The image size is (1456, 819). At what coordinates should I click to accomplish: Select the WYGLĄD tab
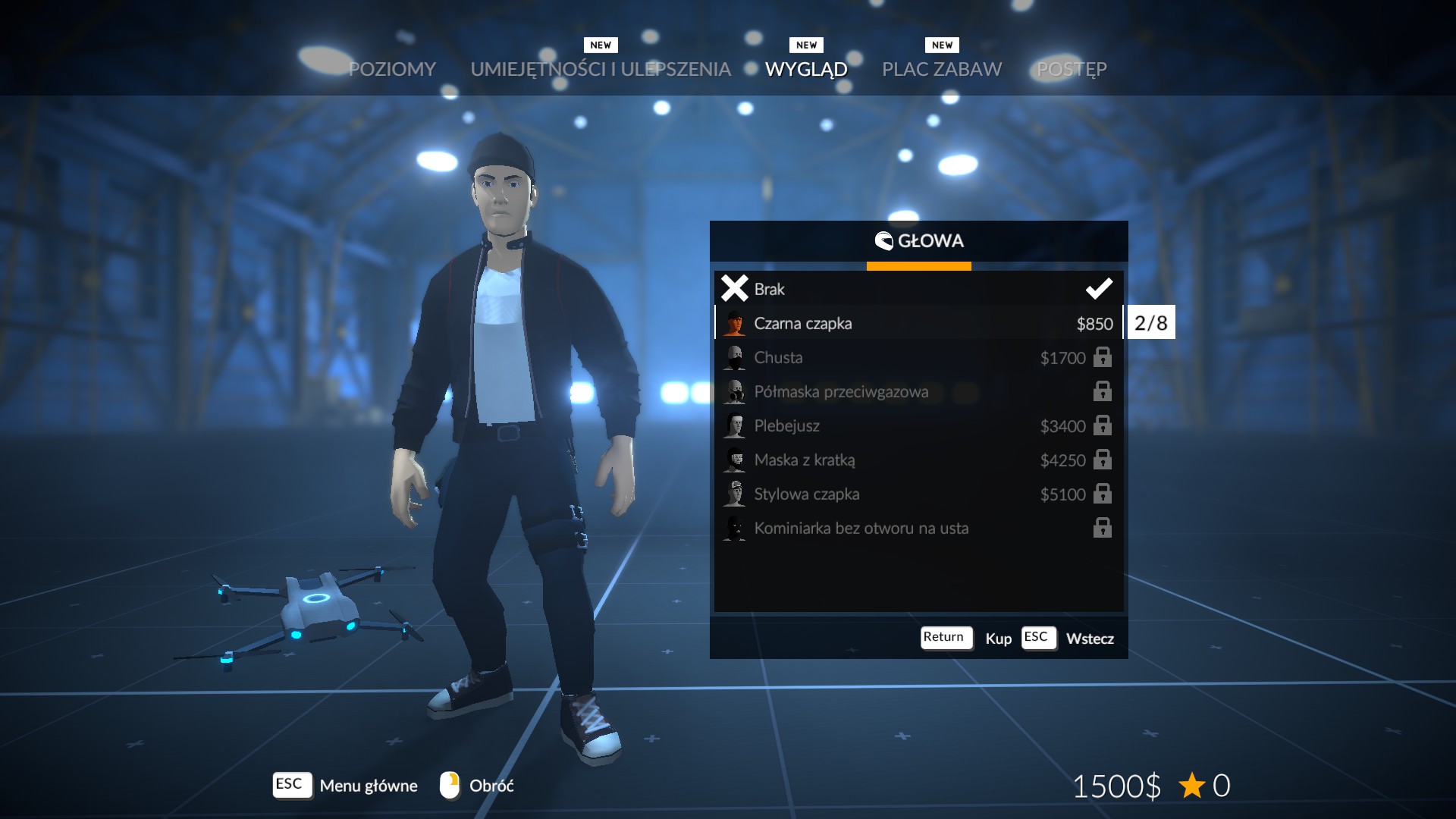click(x=806, y=69)
